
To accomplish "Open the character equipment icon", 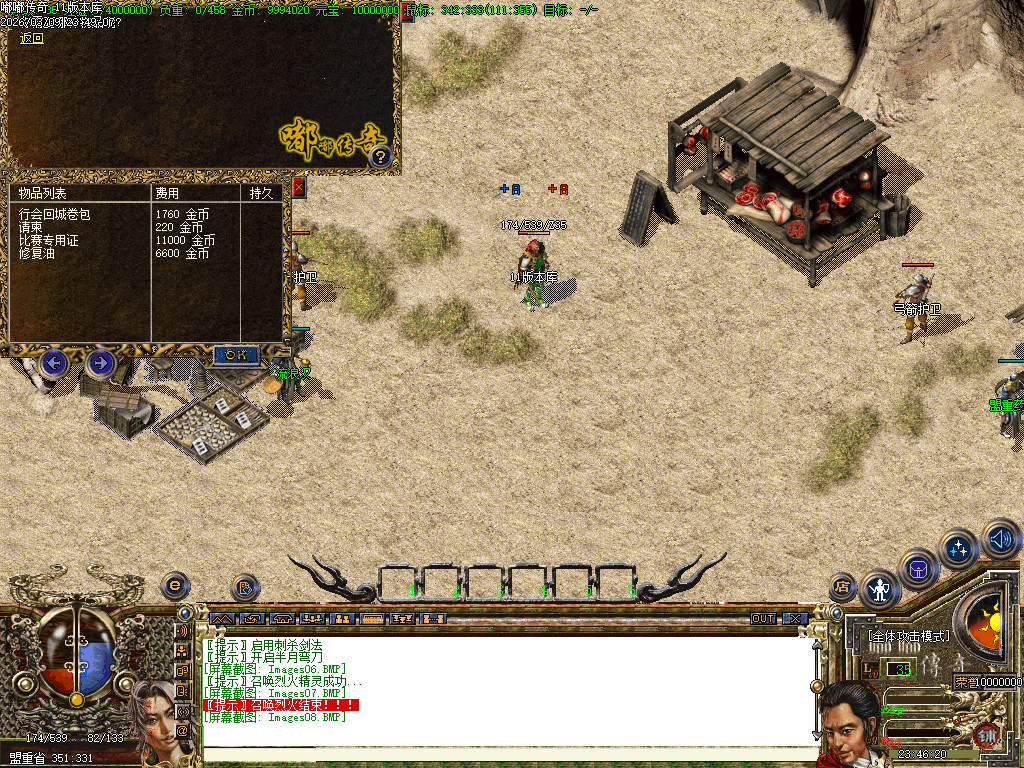I will point(881,589).
